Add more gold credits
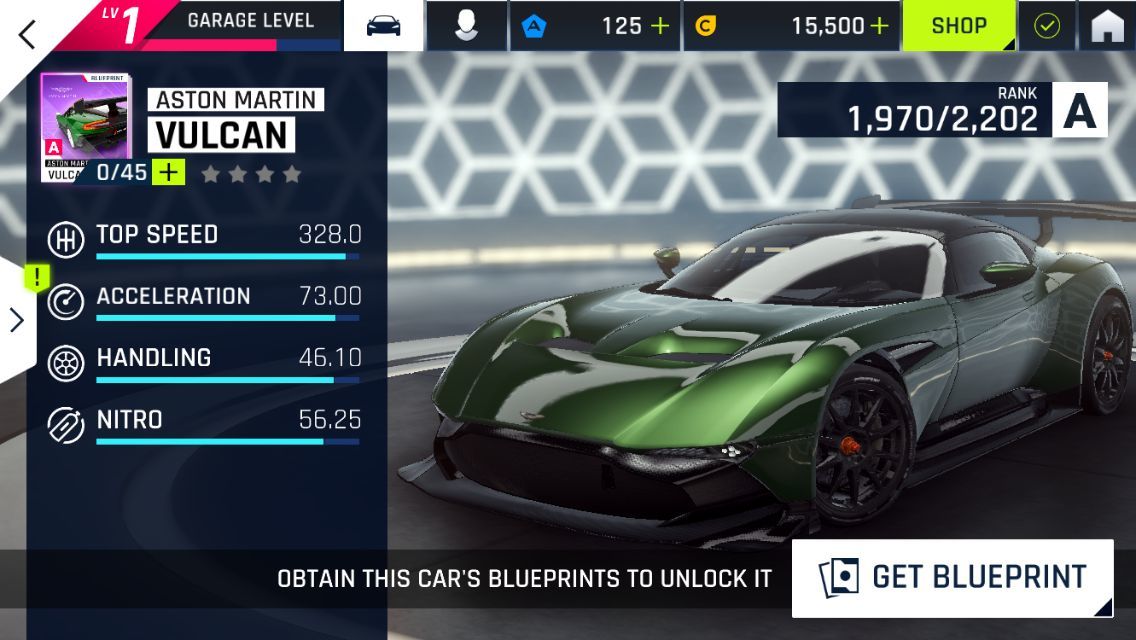 coord(879,26)
